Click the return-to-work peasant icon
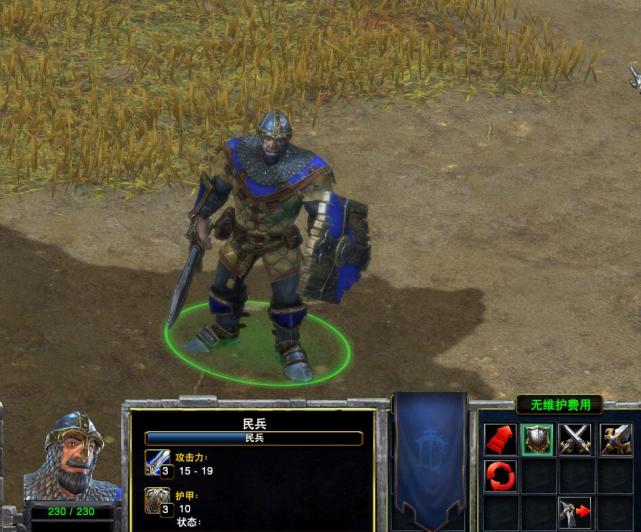Viewport: 641px width, 532px height. click(x=575, y=512)
